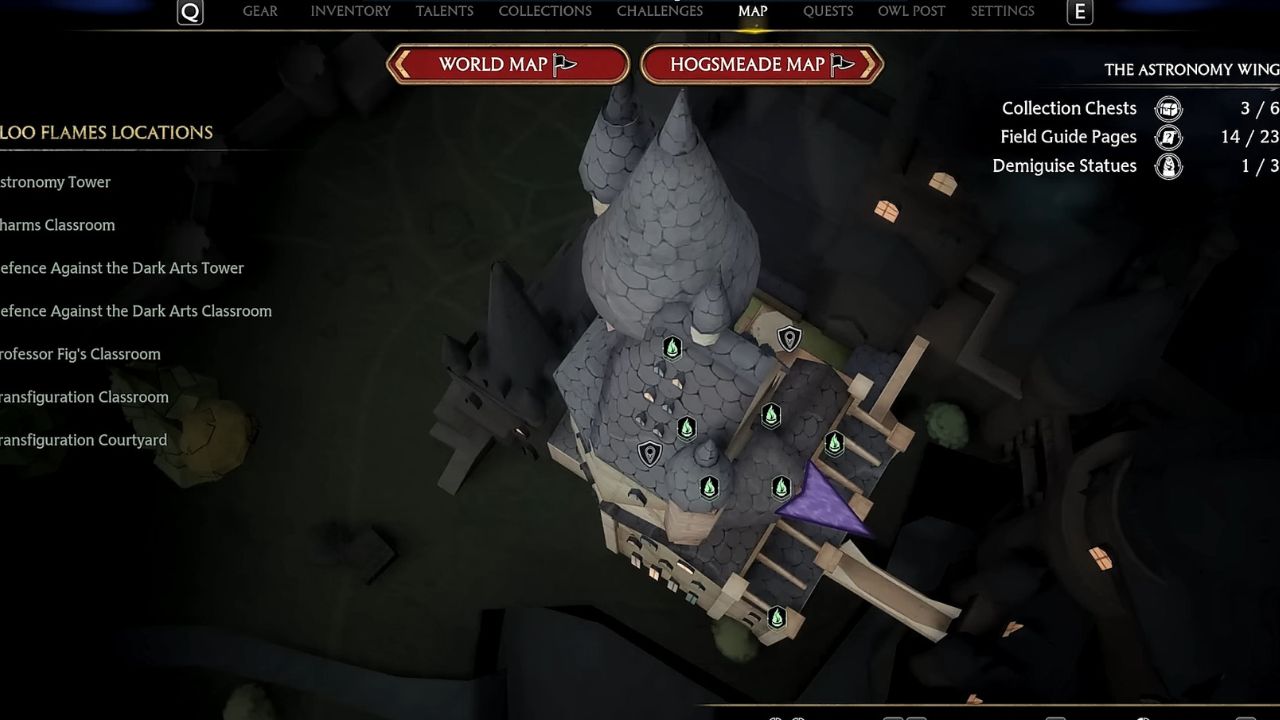Click the Demiguise Statues icon
Viewport: 1280px width, 720px height.
(1168, 166)
